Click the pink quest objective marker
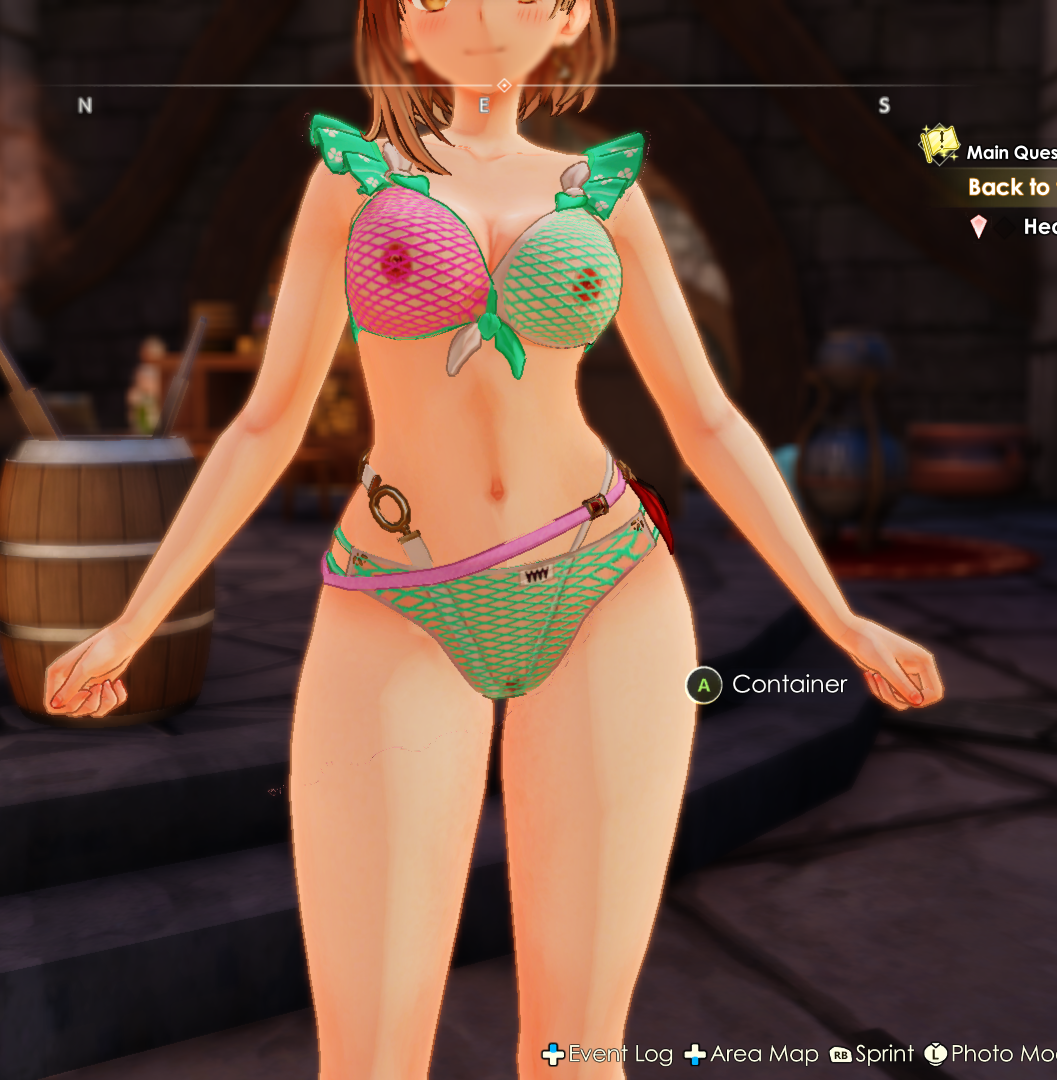Viewport: 1057px width, 1080px height. (x=978, y=227)
